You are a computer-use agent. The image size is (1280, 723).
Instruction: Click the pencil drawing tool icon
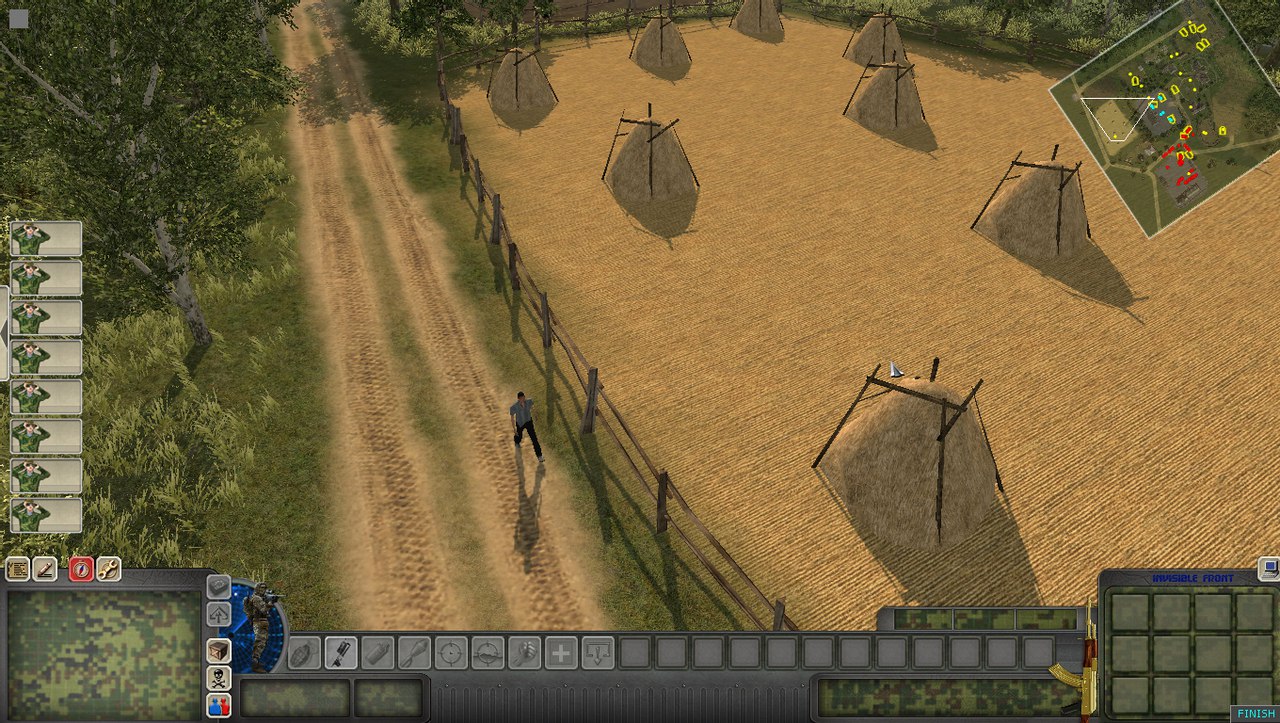[45, 569]
